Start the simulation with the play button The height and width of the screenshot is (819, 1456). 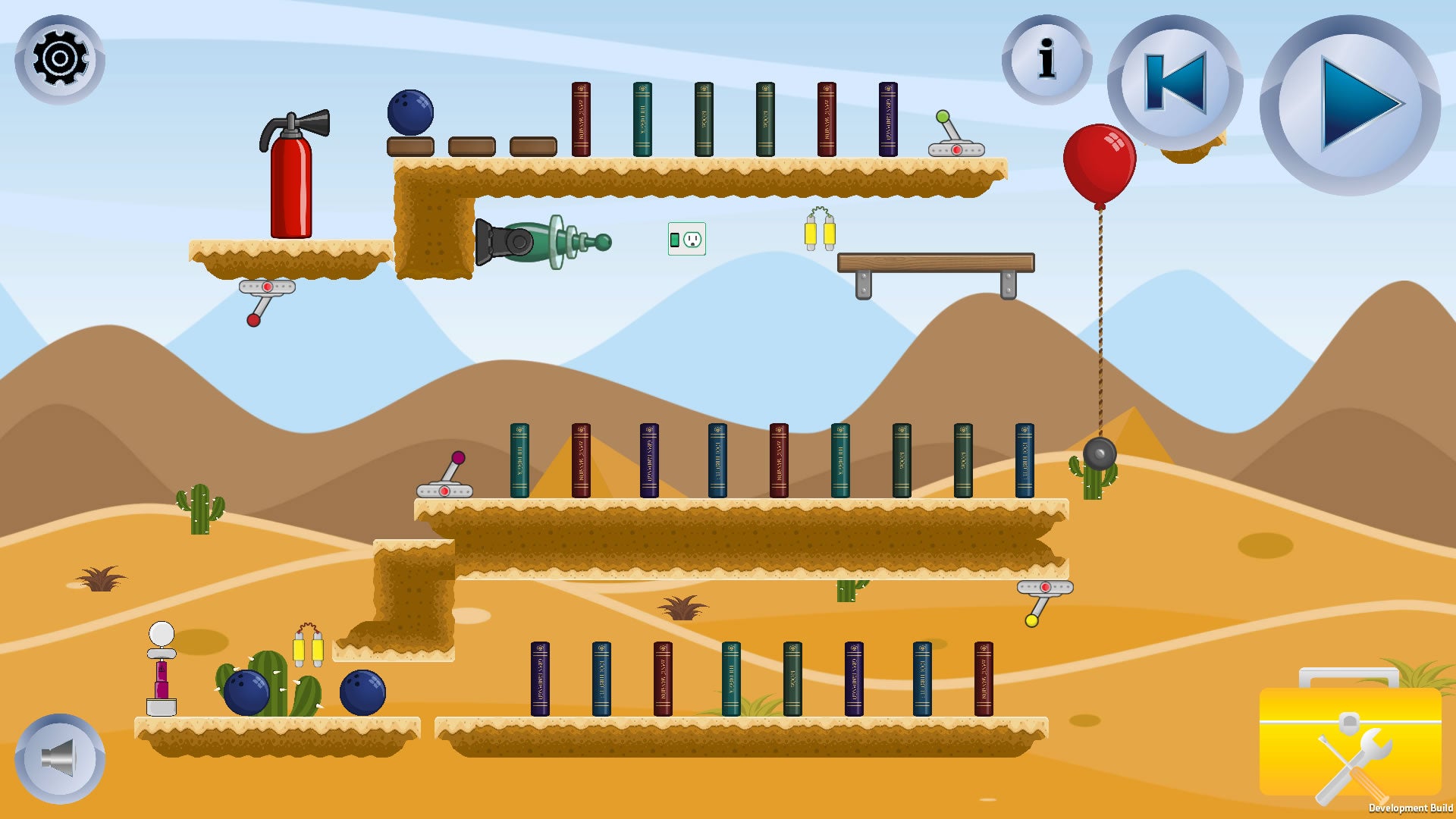pos(1351,105)
